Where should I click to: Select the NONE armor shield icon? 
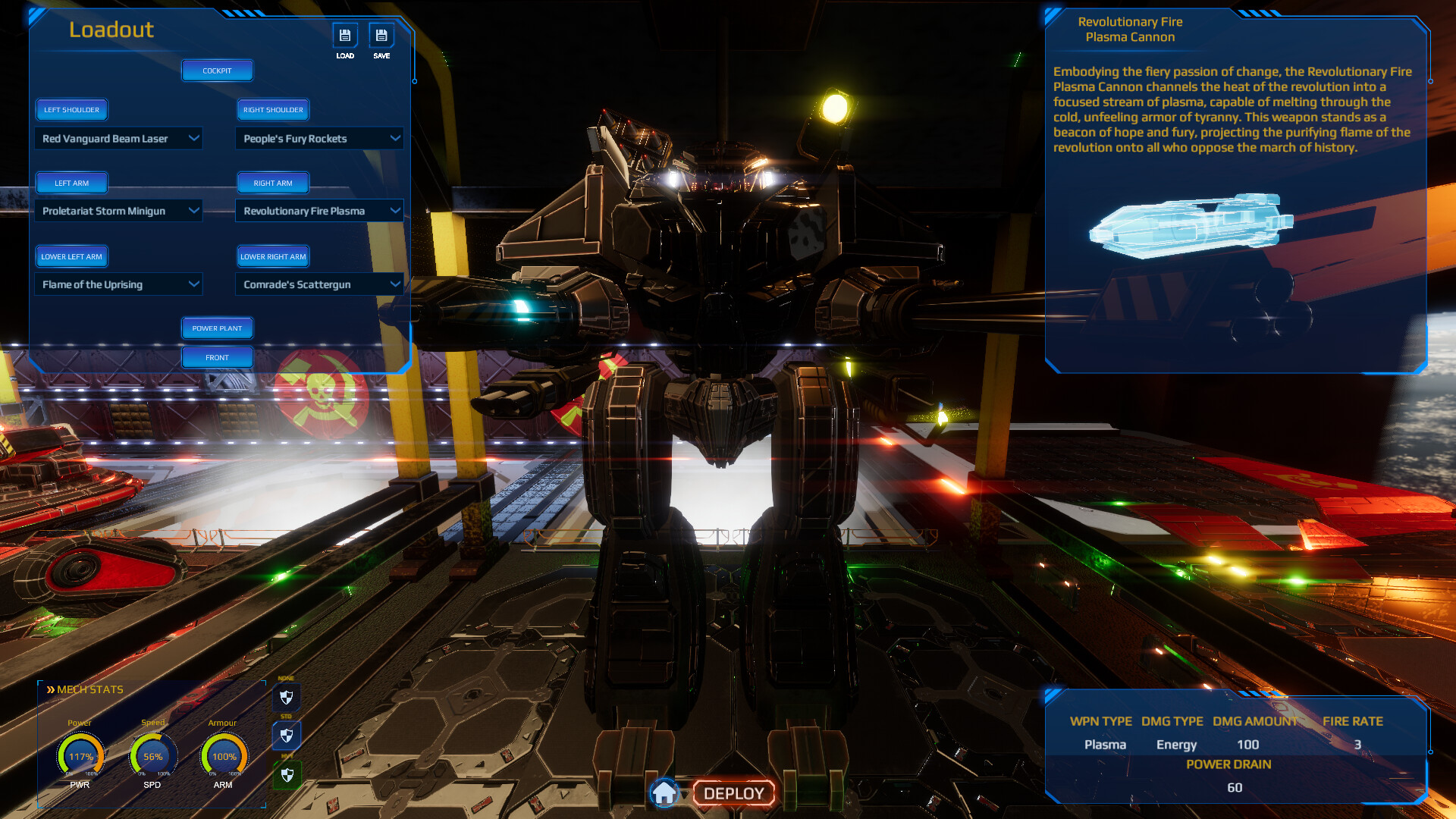tap(286, 697)
